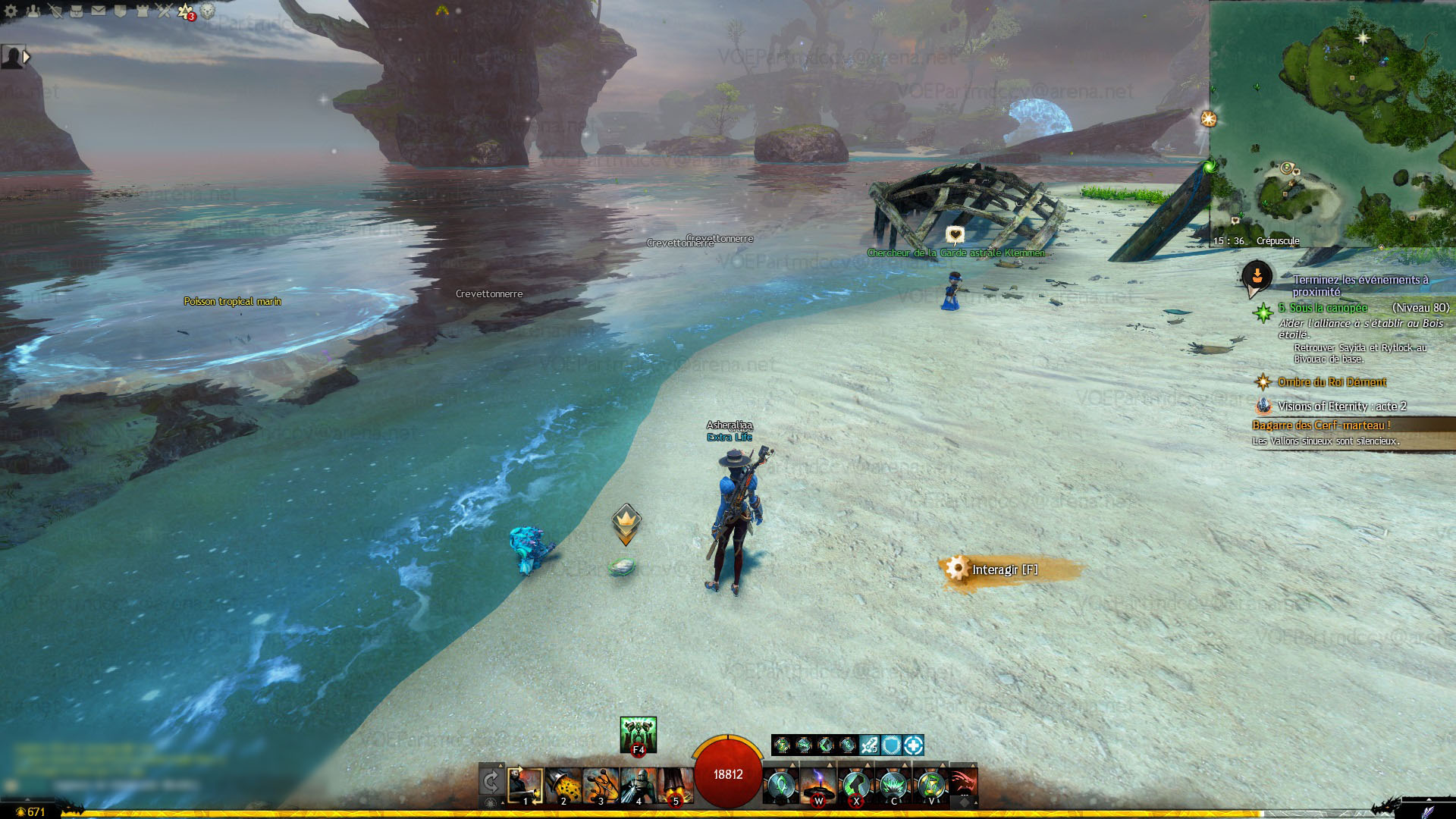Click the weapon swap arrow button
The image size is (1456, 819).
click(x=491, y=782)
